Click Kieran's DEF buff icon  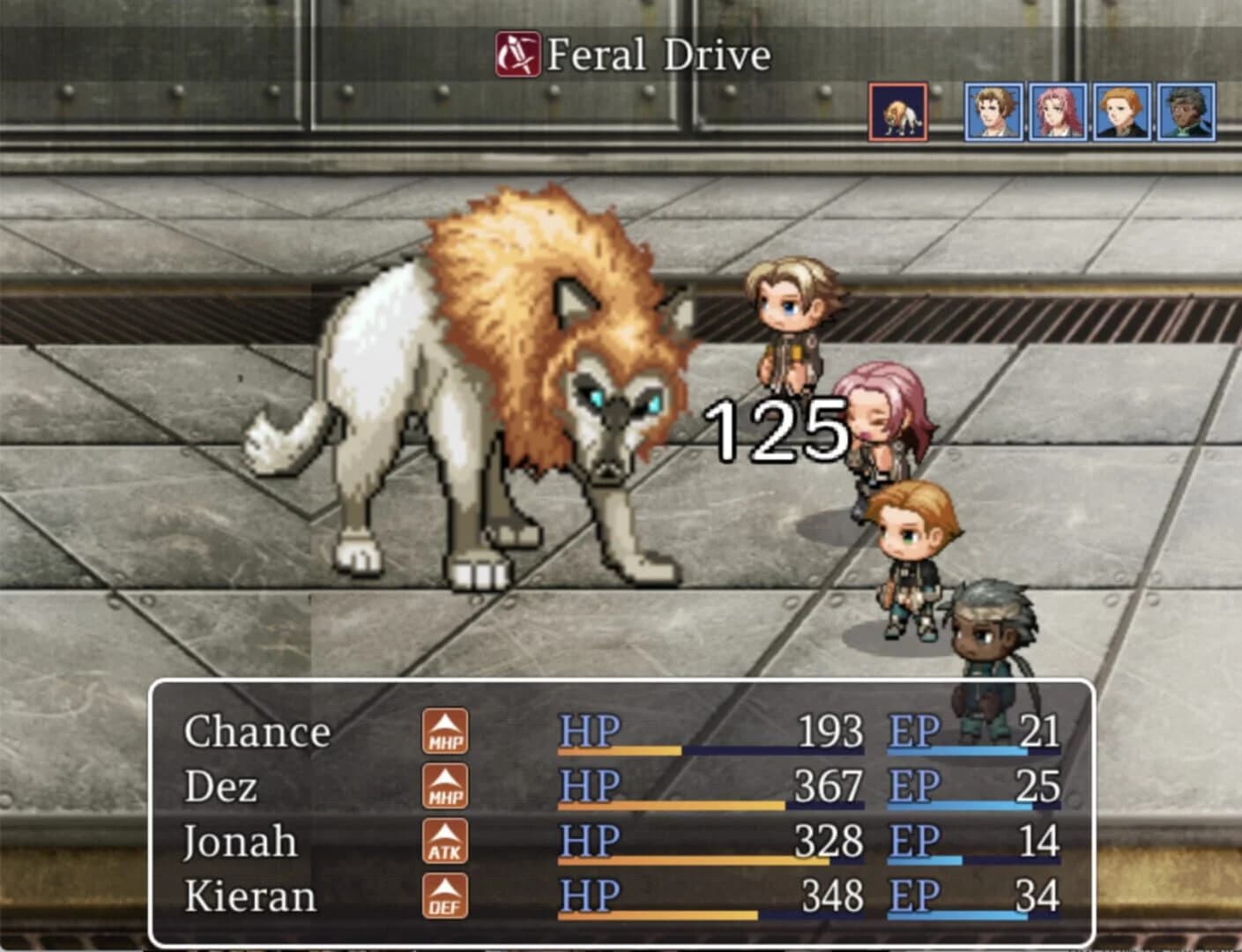pos(446,897)
